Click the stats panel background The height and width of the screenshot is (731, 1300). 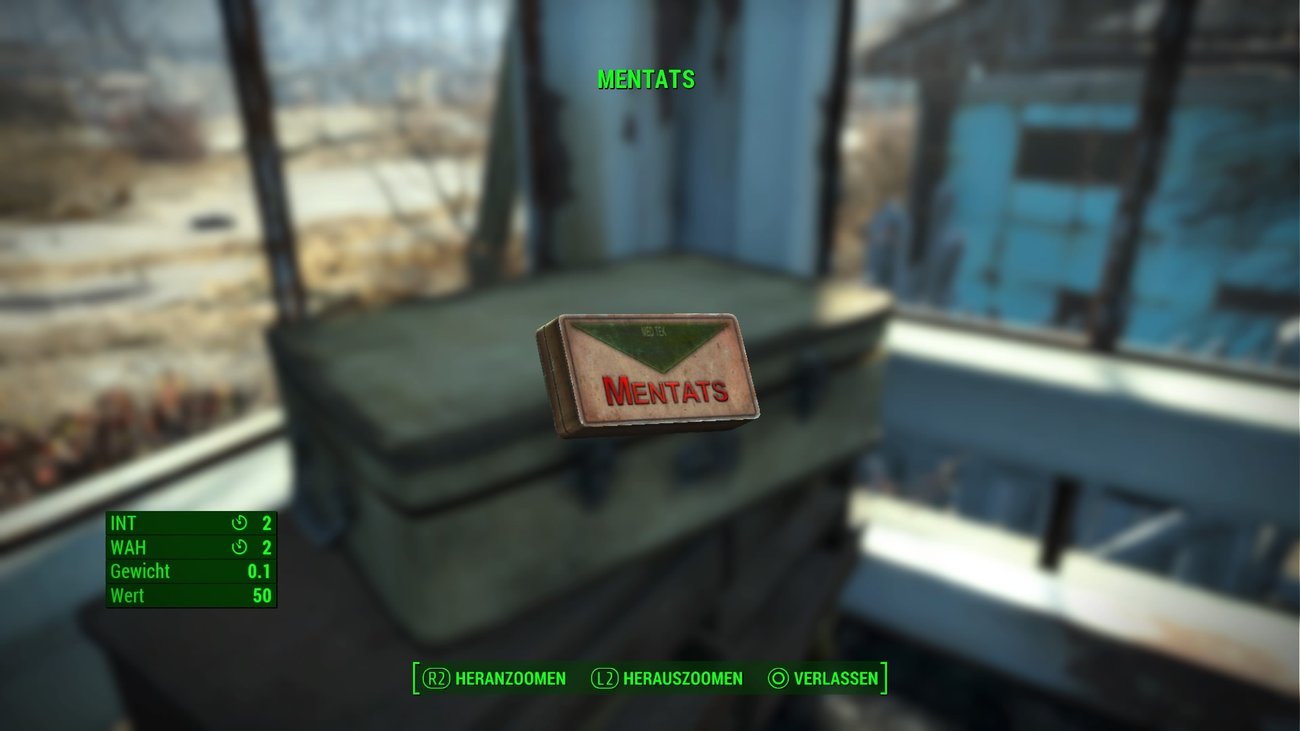point(190,560)
